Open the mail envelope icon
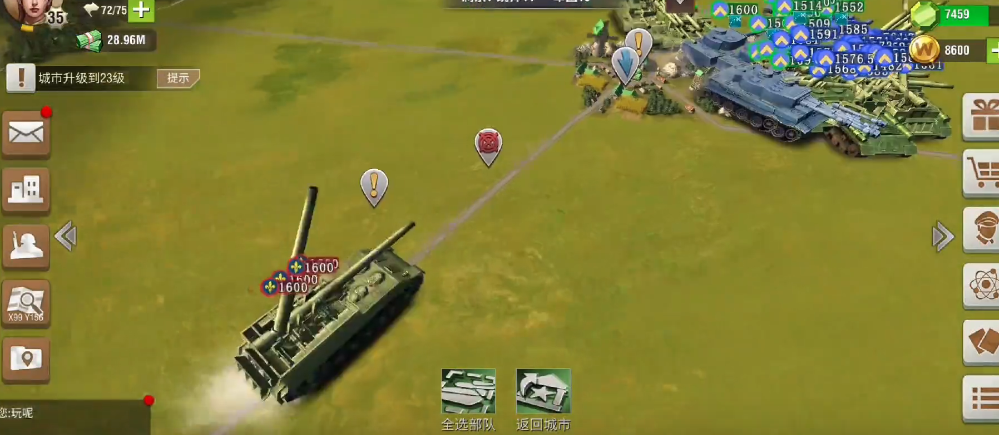The width and height of the screenshot is (999, 435). [x=26, y=133]
